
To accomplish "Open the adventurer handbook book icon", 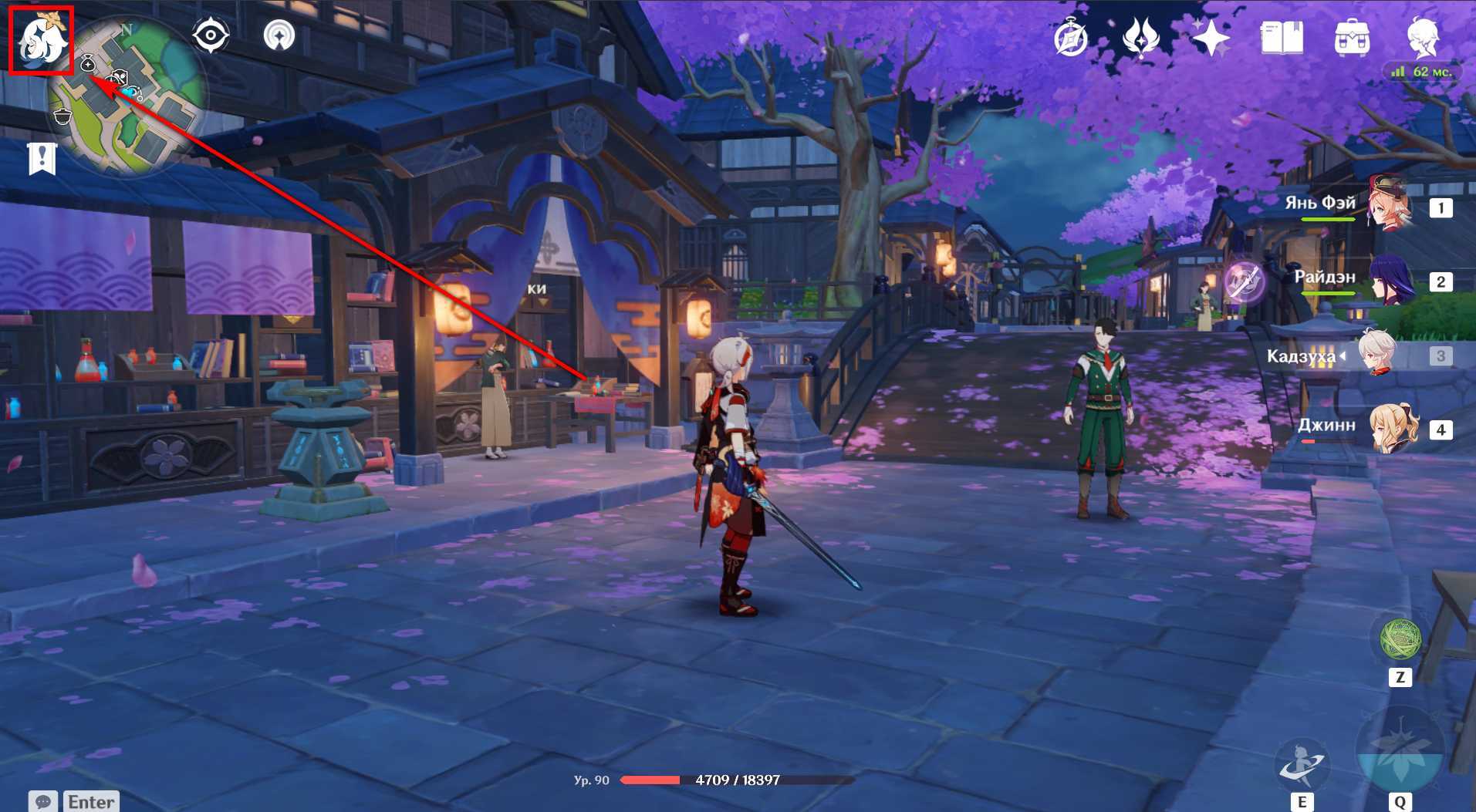I will (x=1282, y=37).
